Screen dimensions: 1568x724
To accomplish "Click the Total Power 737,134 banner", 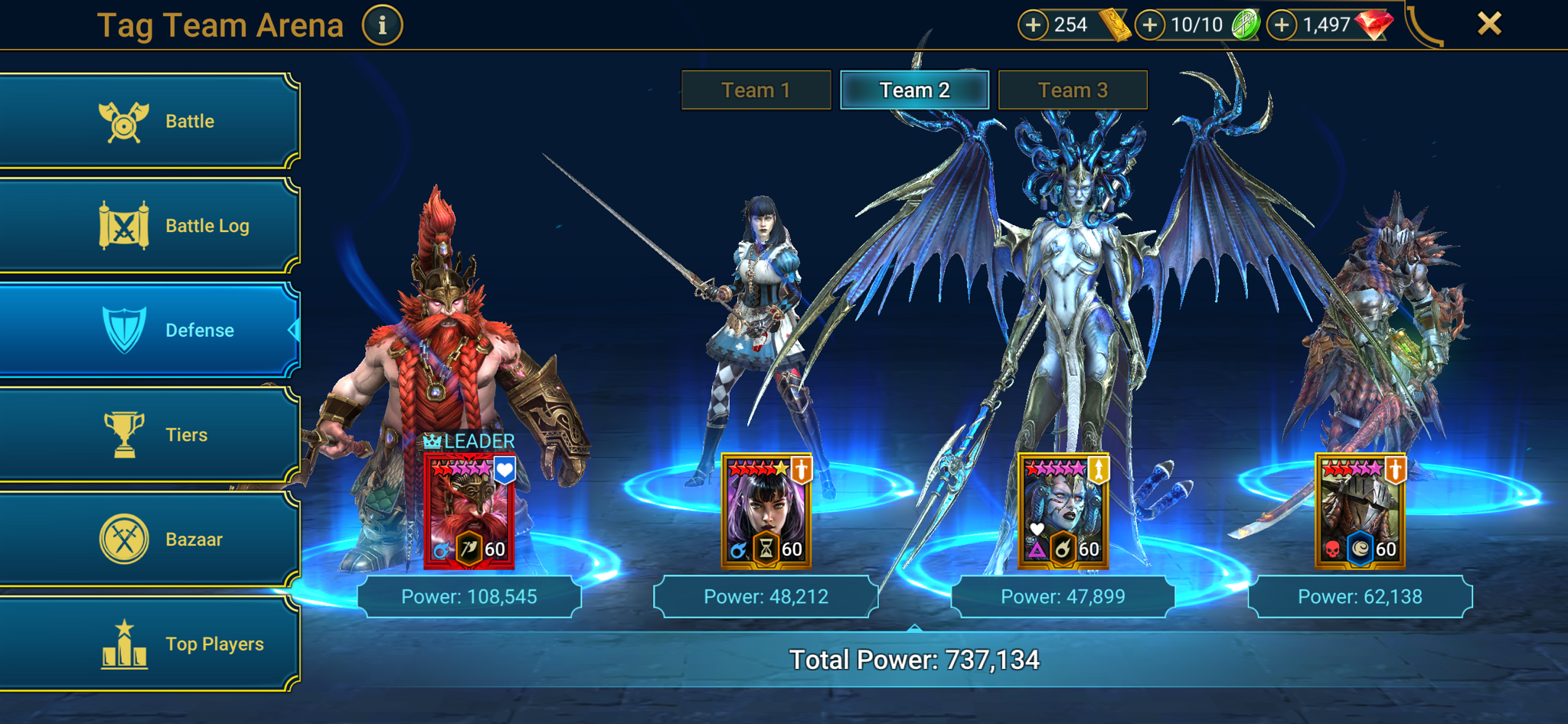I will click(919, 657).
